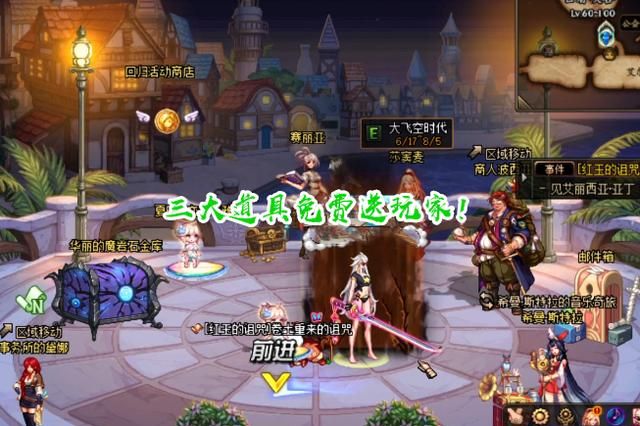Open the gold gear icon in the bottom bar
The width and height of the screenshot is (640, 426).
(x=541, y=415)
